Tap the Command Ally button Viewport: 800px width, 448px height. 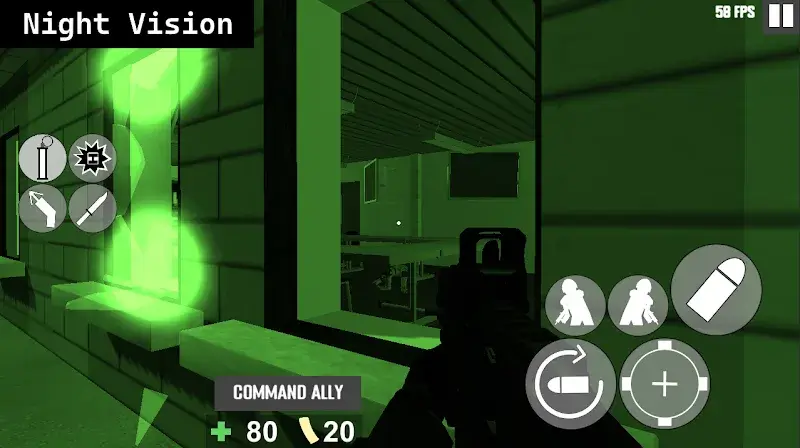pos(288,393)
